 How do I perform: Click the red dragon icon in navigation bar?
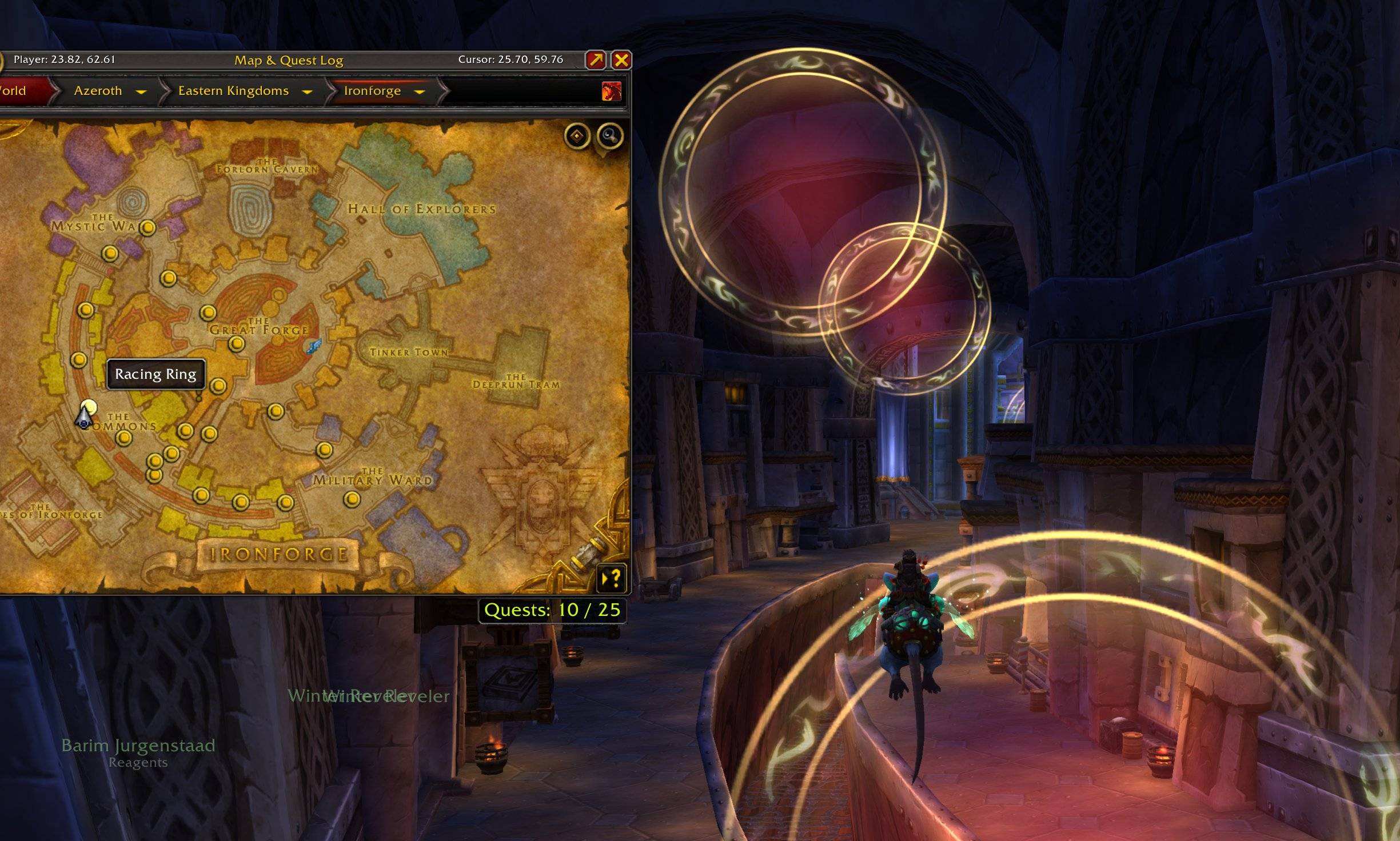611,91
